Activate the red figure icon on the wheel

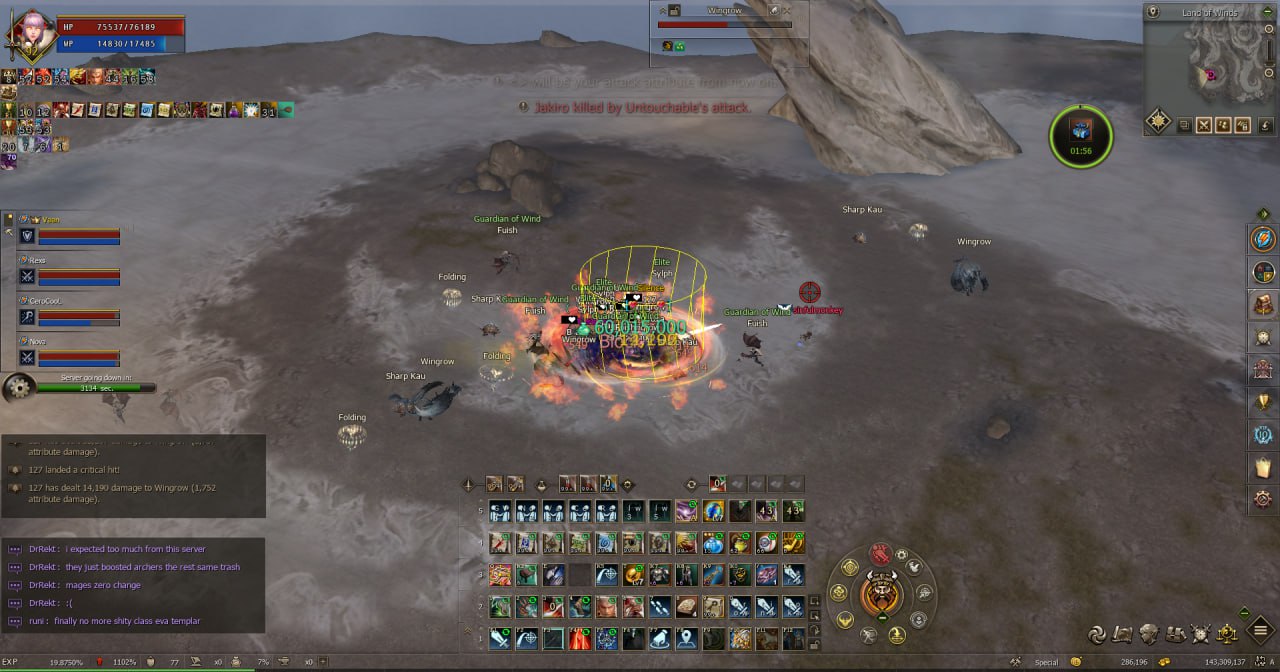click(880, 553)
